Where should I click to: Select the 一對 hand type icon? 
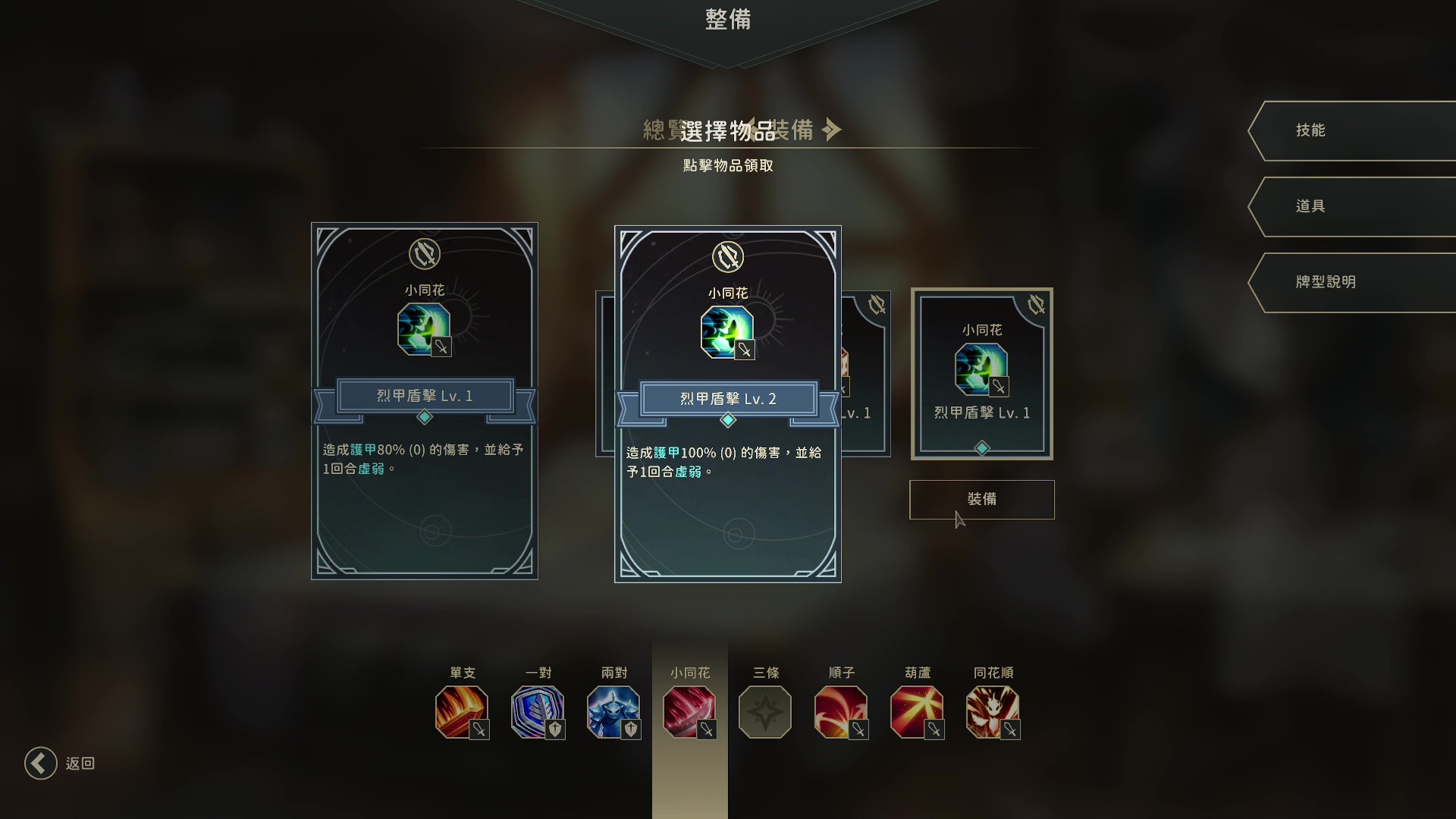click(538, 713)
